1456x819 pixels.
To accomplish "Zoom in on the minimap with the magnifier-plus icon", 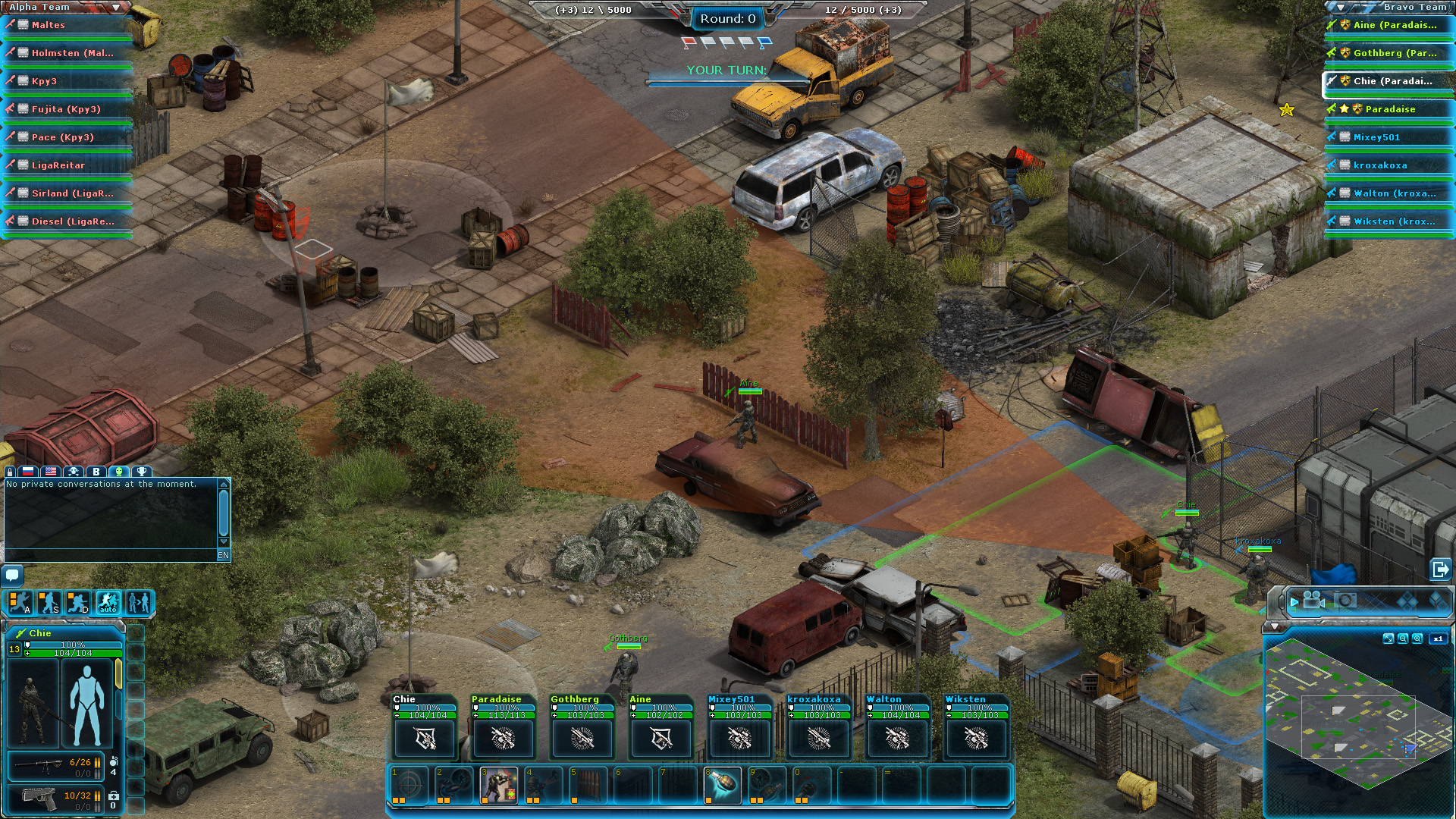I will pos(1417,639).
